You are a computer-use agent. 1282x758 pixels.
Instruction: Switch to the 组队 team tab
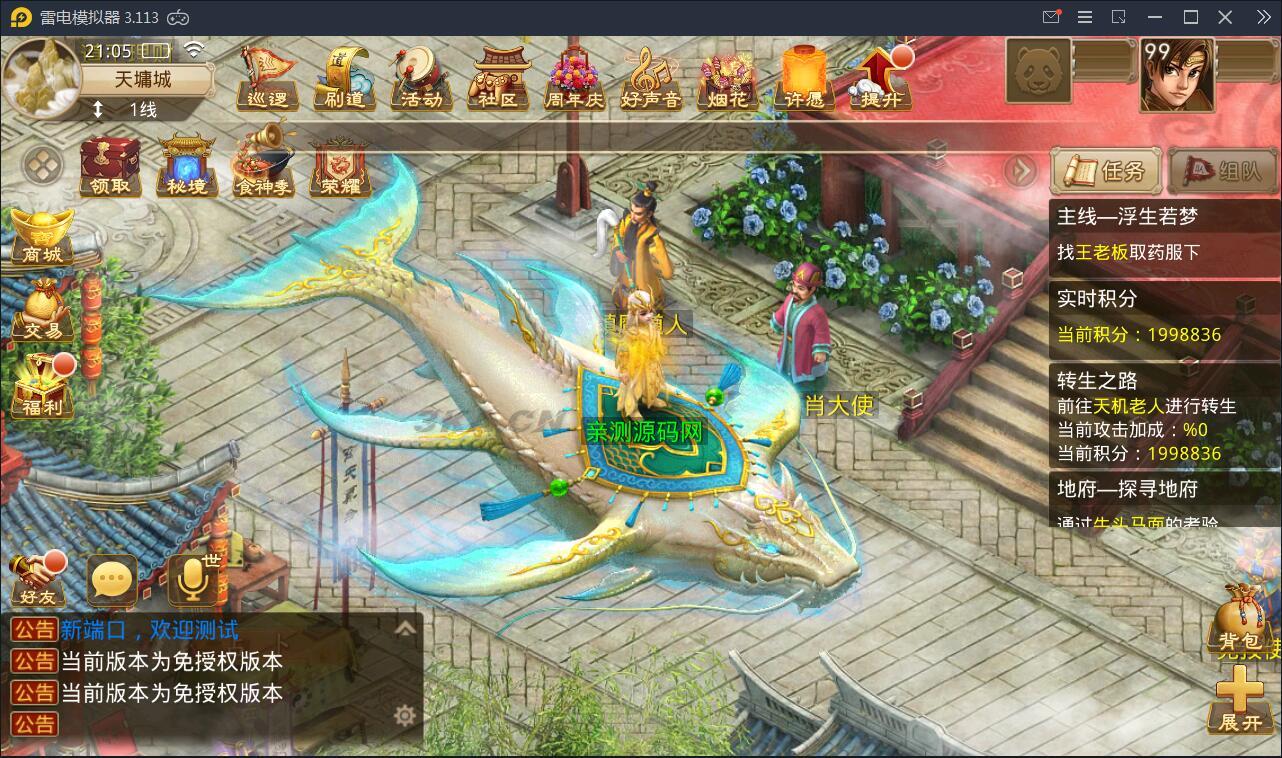(1222, 171)
